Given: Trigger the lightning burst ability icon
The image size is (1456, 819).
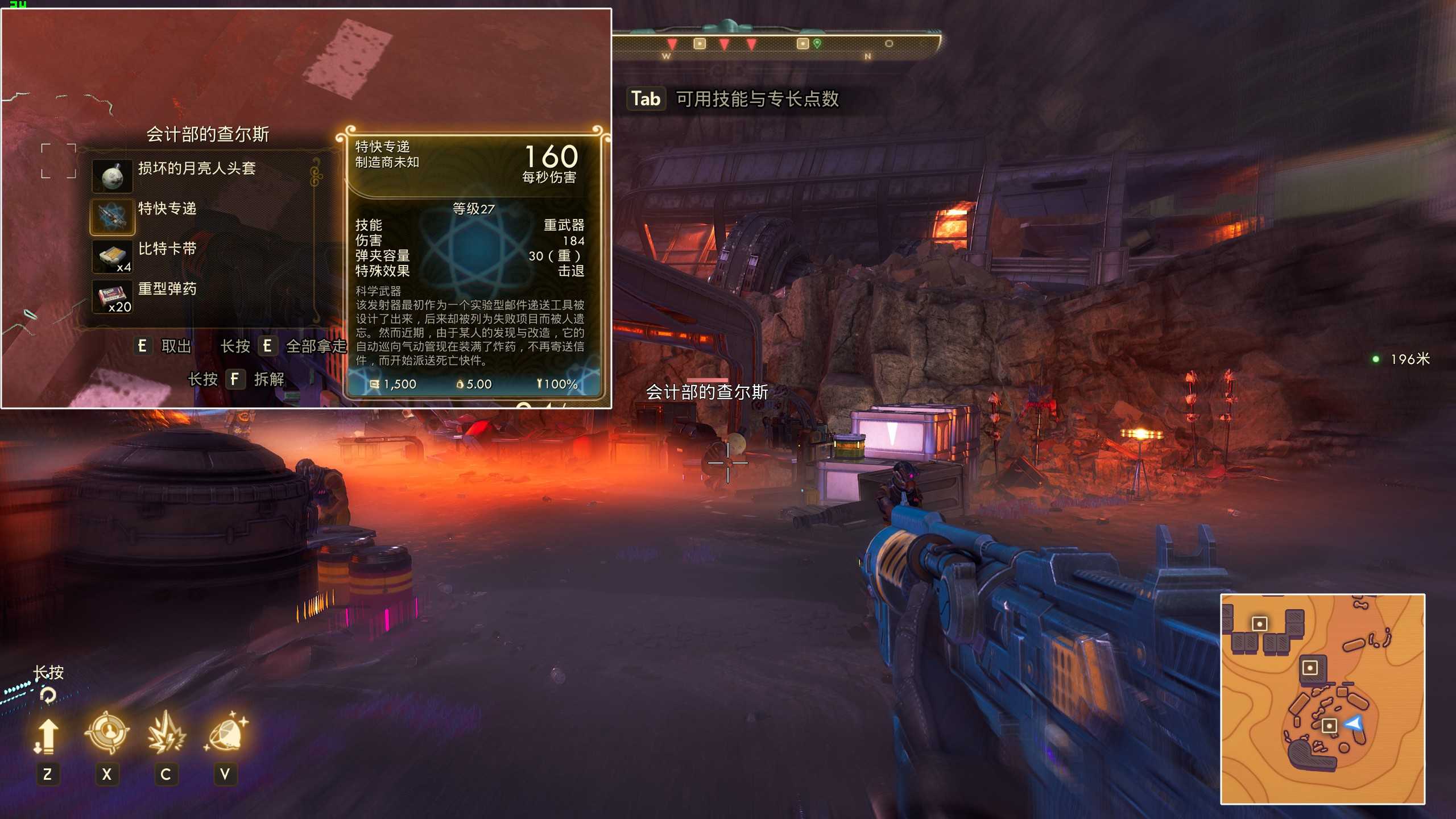Looking at the screenshot, I should 166,733.
